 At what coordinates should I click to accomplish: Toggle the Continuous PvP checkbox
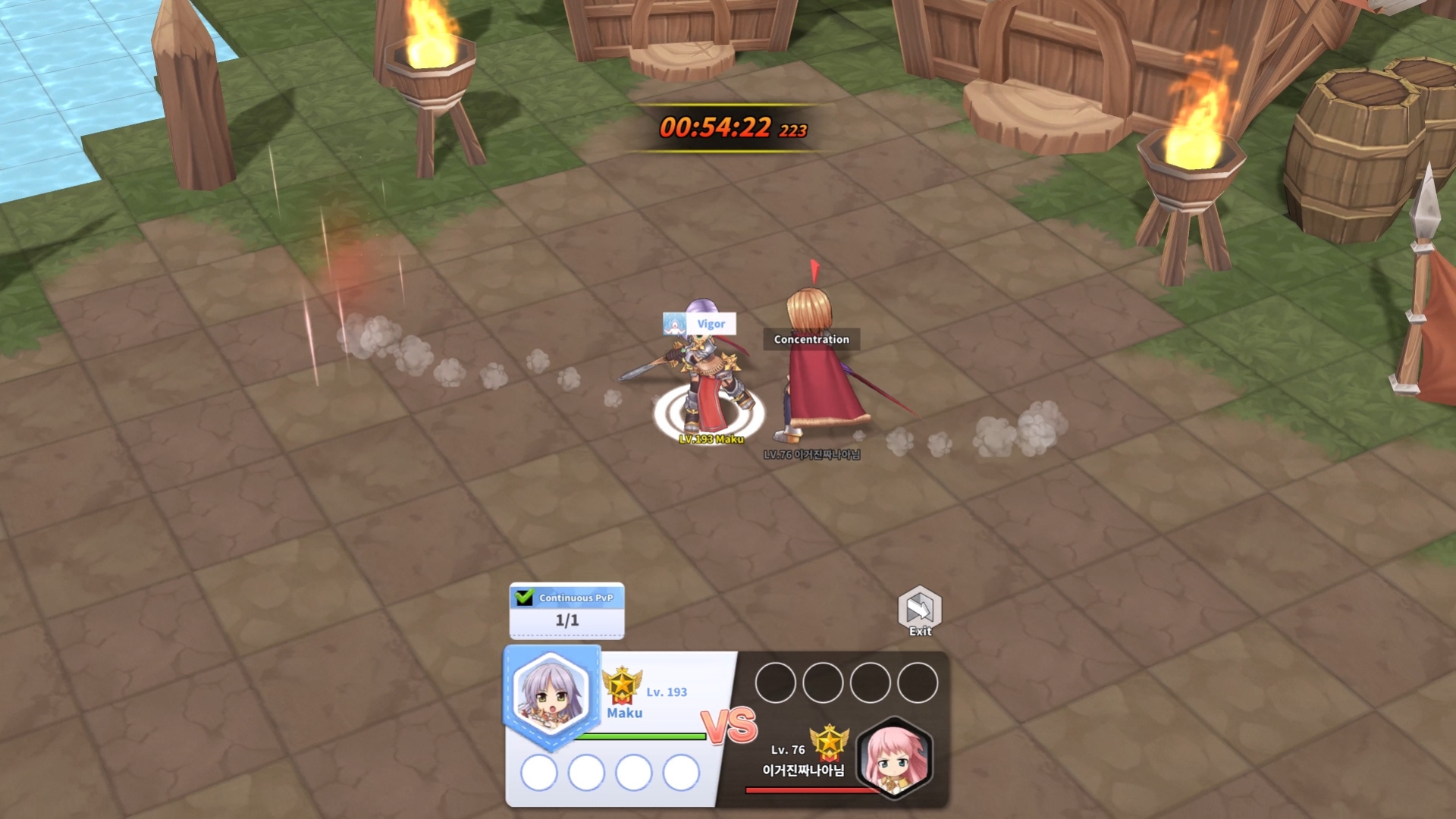click(x=524, y=598)
